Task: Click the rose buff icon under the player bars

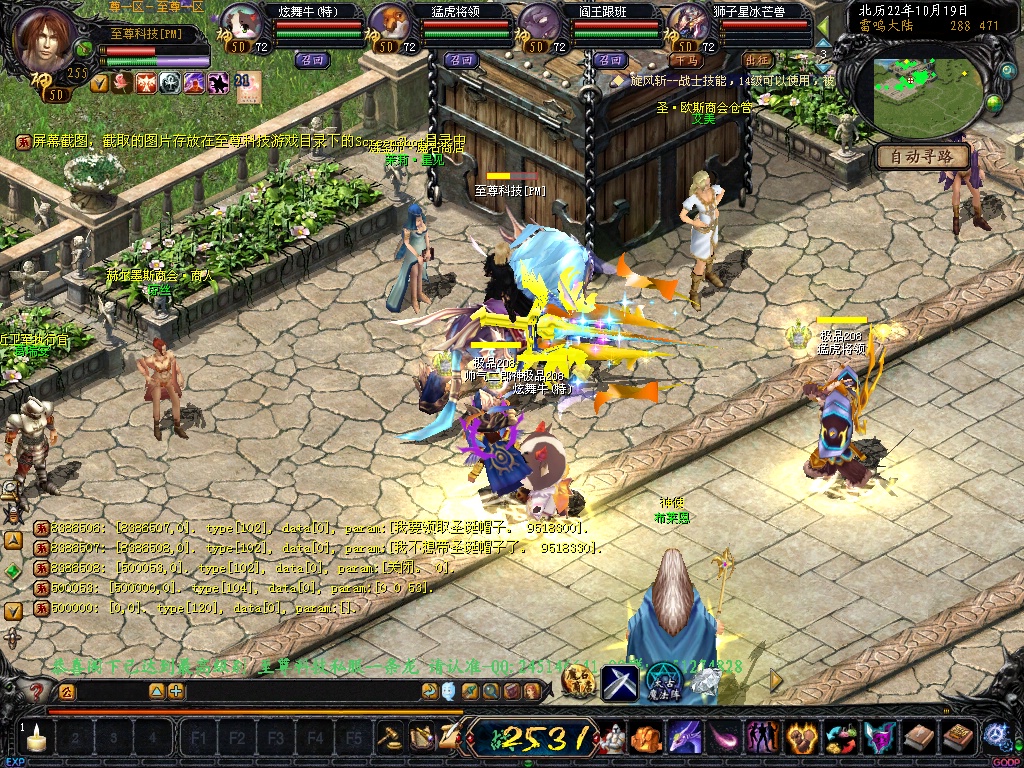Action: pyautogui.click(x=122, y=83)
